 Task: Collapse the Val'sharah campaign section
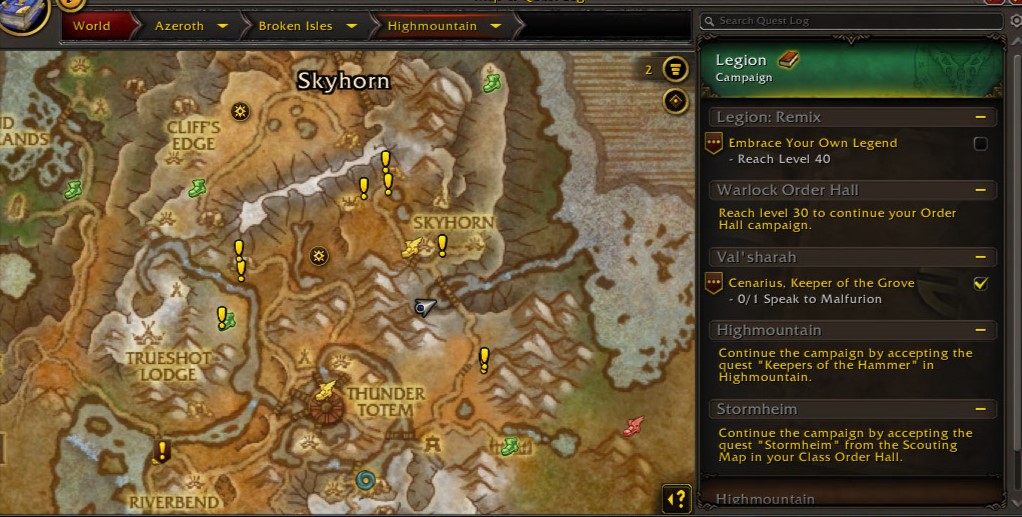(x=982, y=257)
